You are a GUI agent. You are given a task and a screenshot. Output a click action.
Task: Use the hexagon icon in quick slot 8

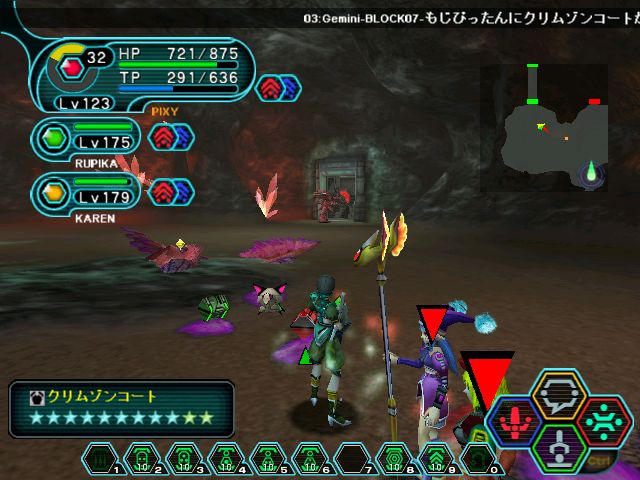(393, 458)
